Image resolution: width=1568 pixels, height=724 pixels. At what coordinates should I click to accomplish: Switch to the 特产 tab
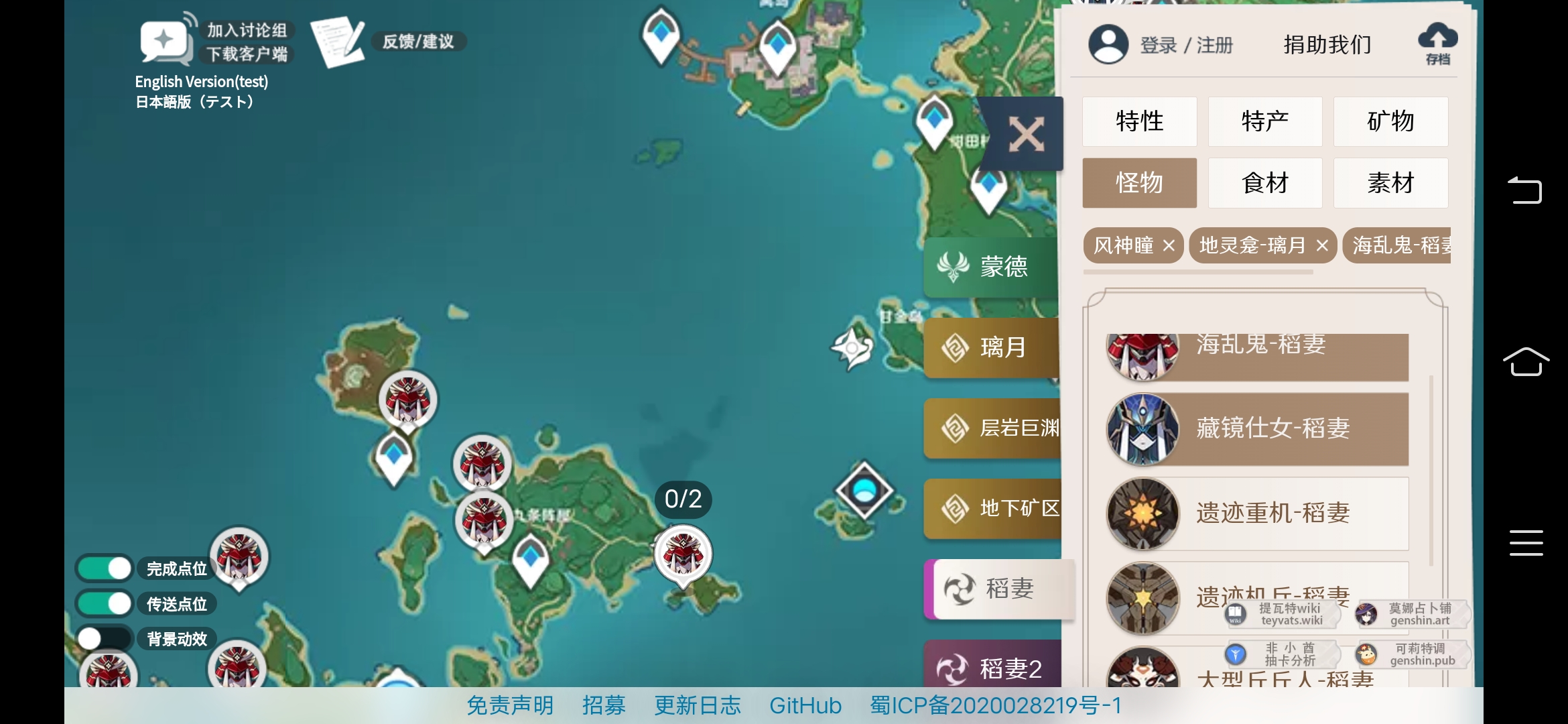pos(1265,121)
